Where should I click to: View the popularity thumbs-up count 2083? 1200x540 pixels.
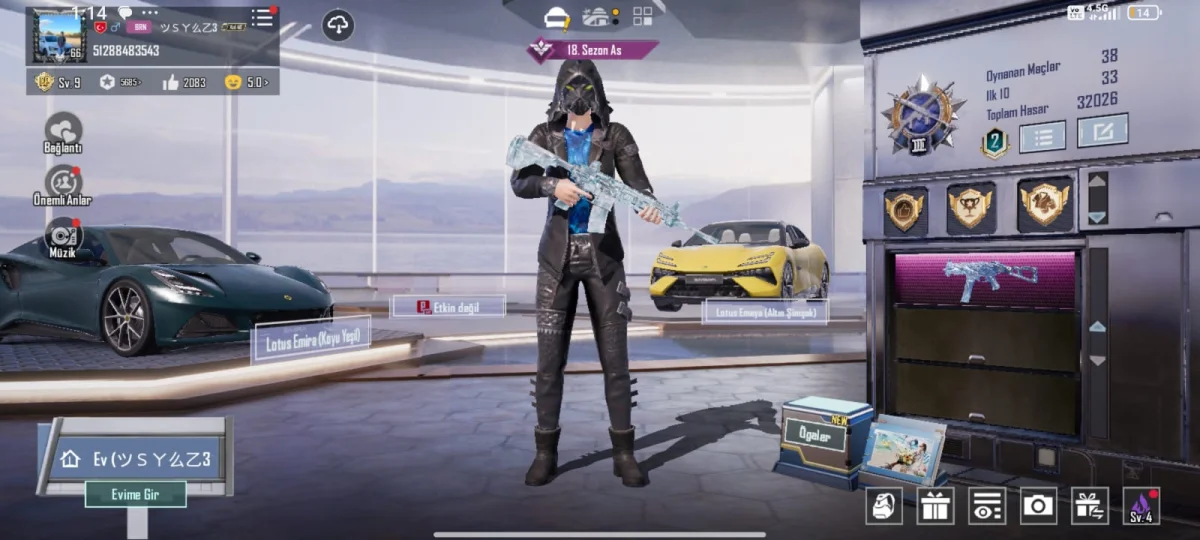pos(184,82)
